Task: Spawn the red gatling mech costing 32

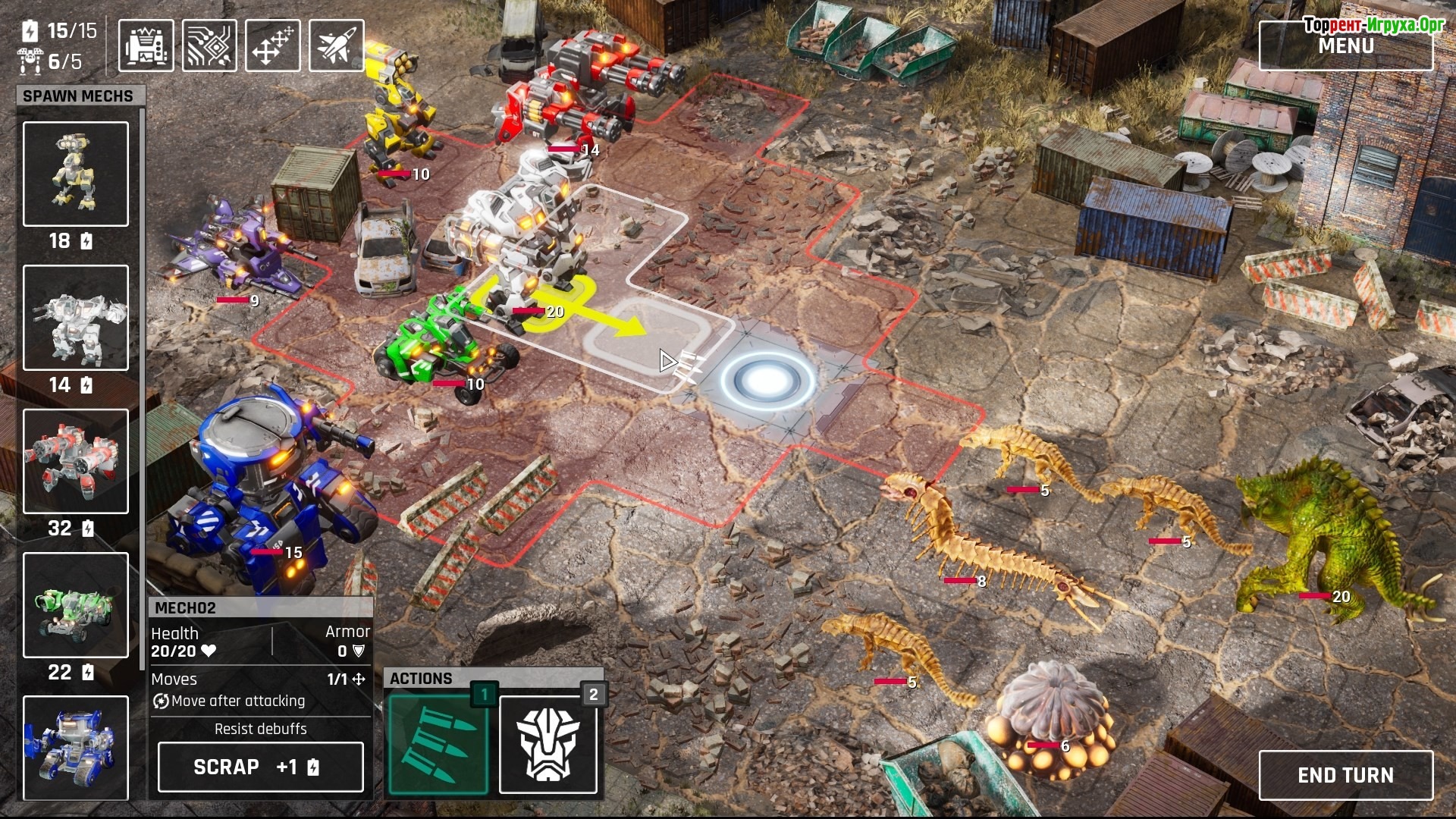Action: pos(76,461)
